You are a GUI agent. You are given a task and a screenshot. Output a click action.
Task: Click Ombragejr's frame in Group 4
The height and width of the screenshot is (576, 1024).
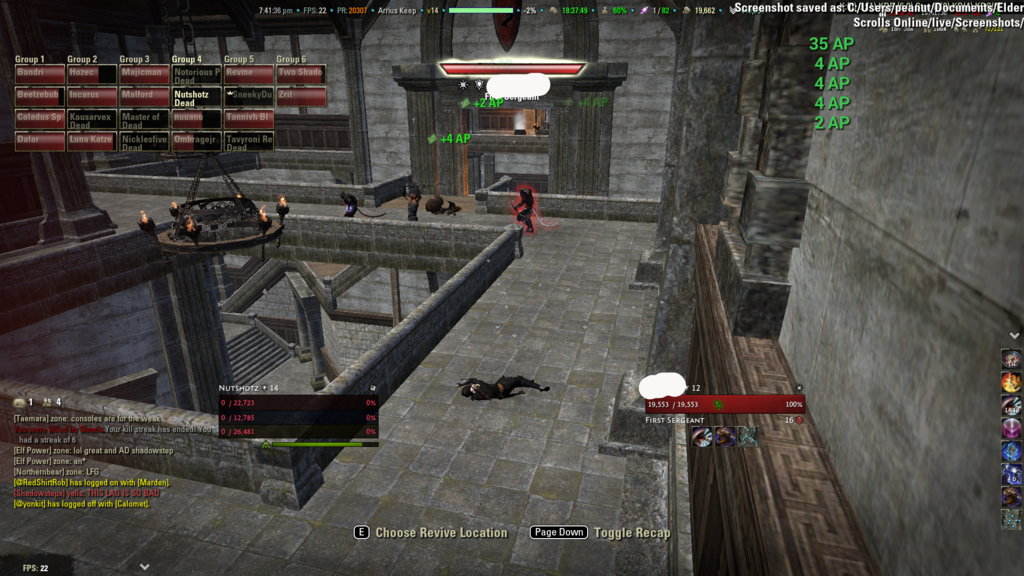(196, 141)
